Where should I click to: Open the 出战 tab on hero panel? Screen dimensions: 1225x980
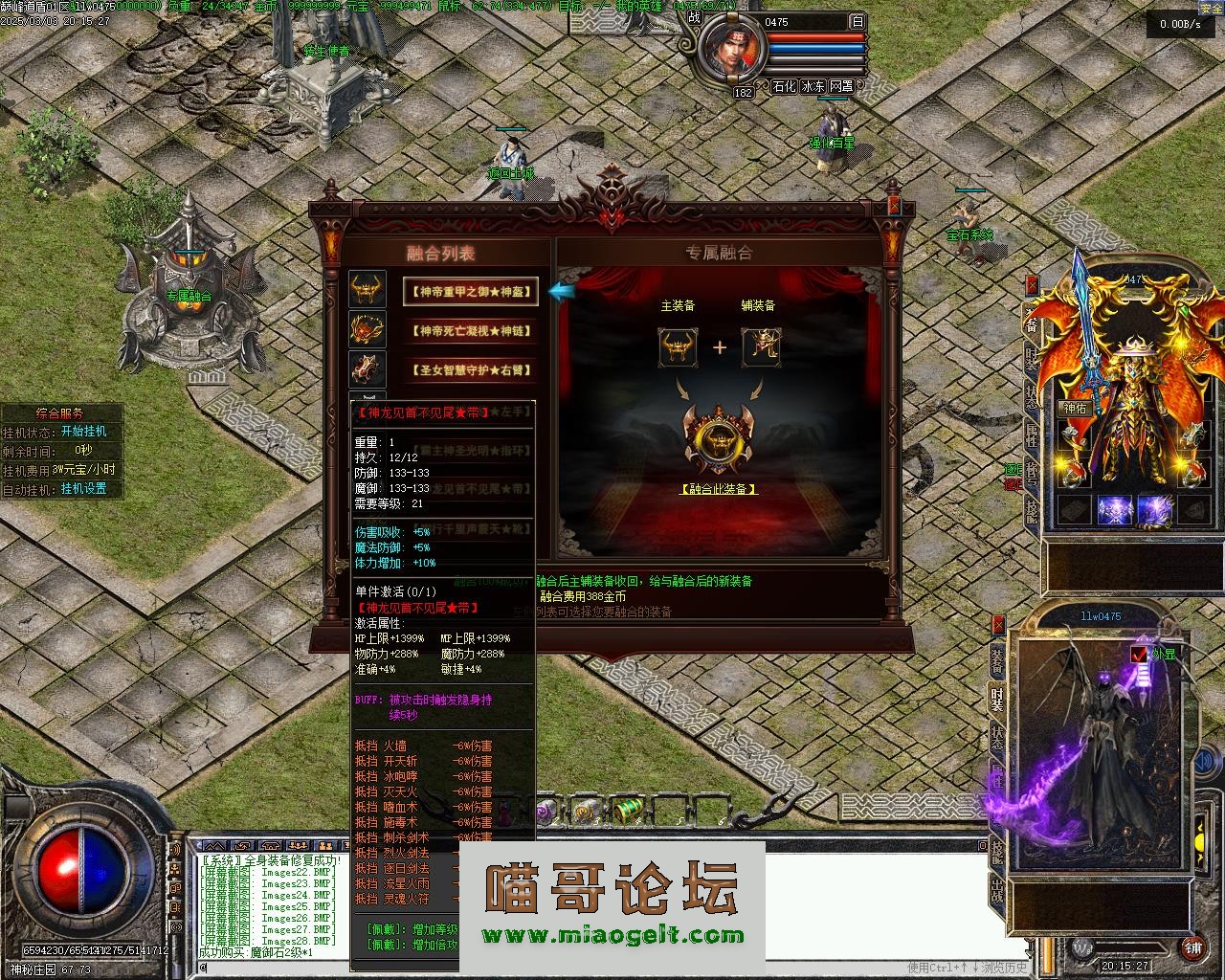(x=997, y=894)
